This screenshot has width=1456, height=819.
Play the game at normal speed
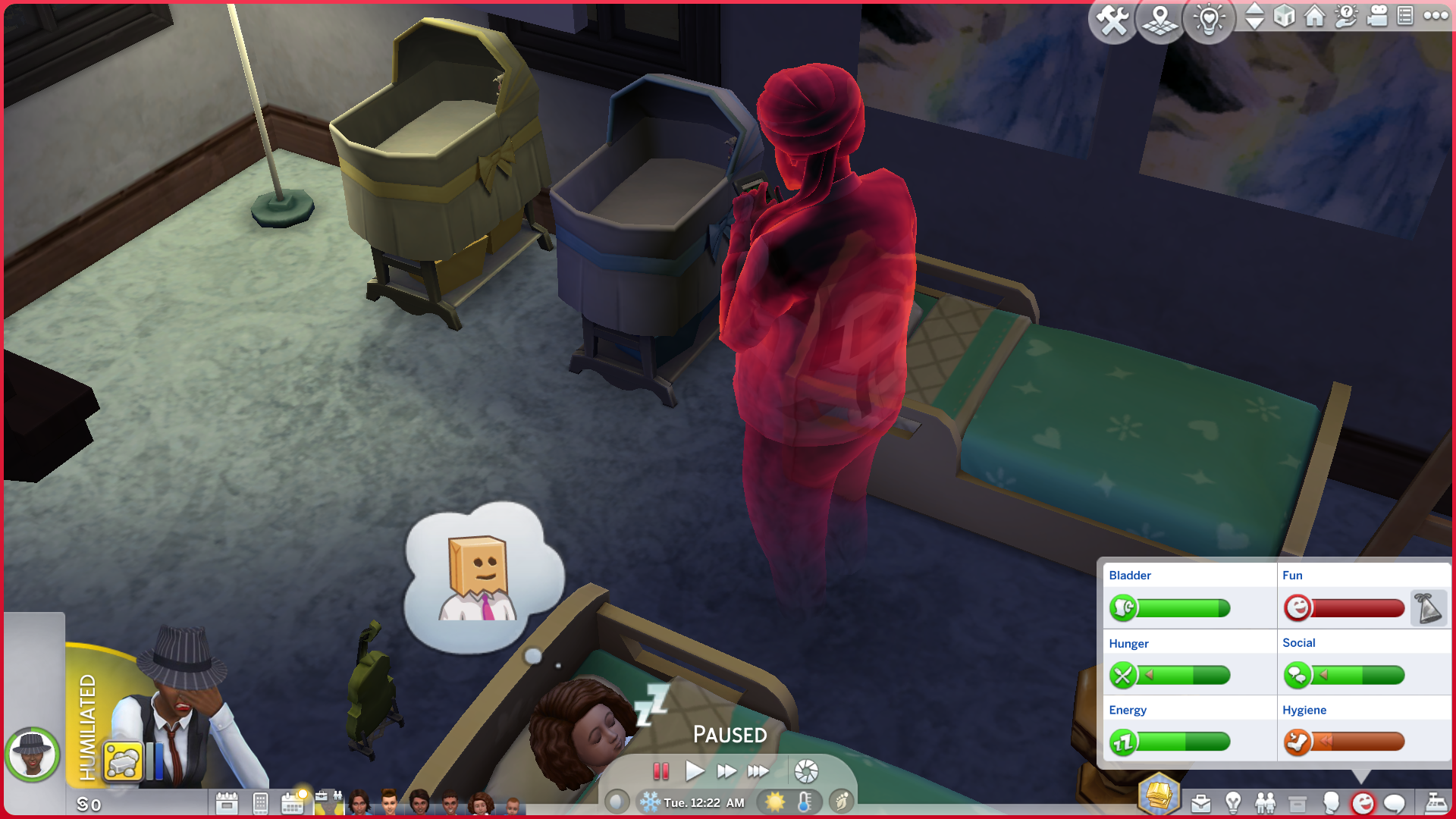tap(694, 772)
